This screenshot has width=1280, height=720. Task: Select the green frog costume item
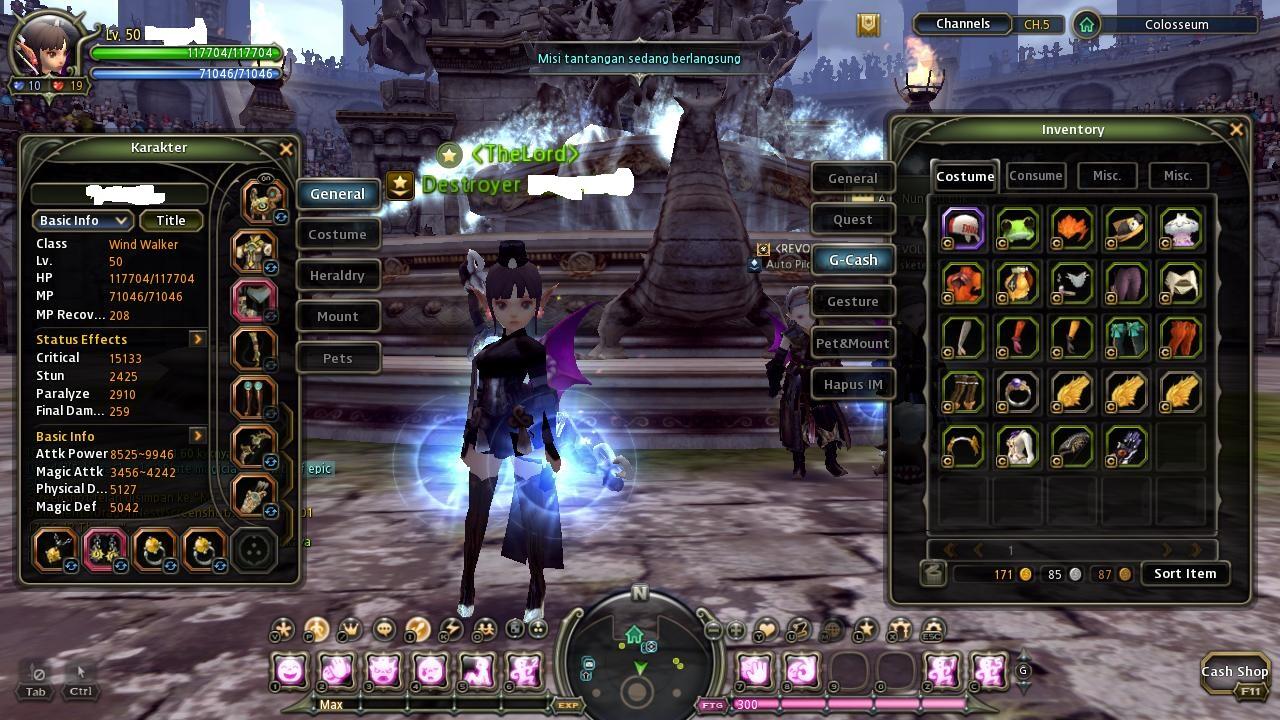[1018, 228]
